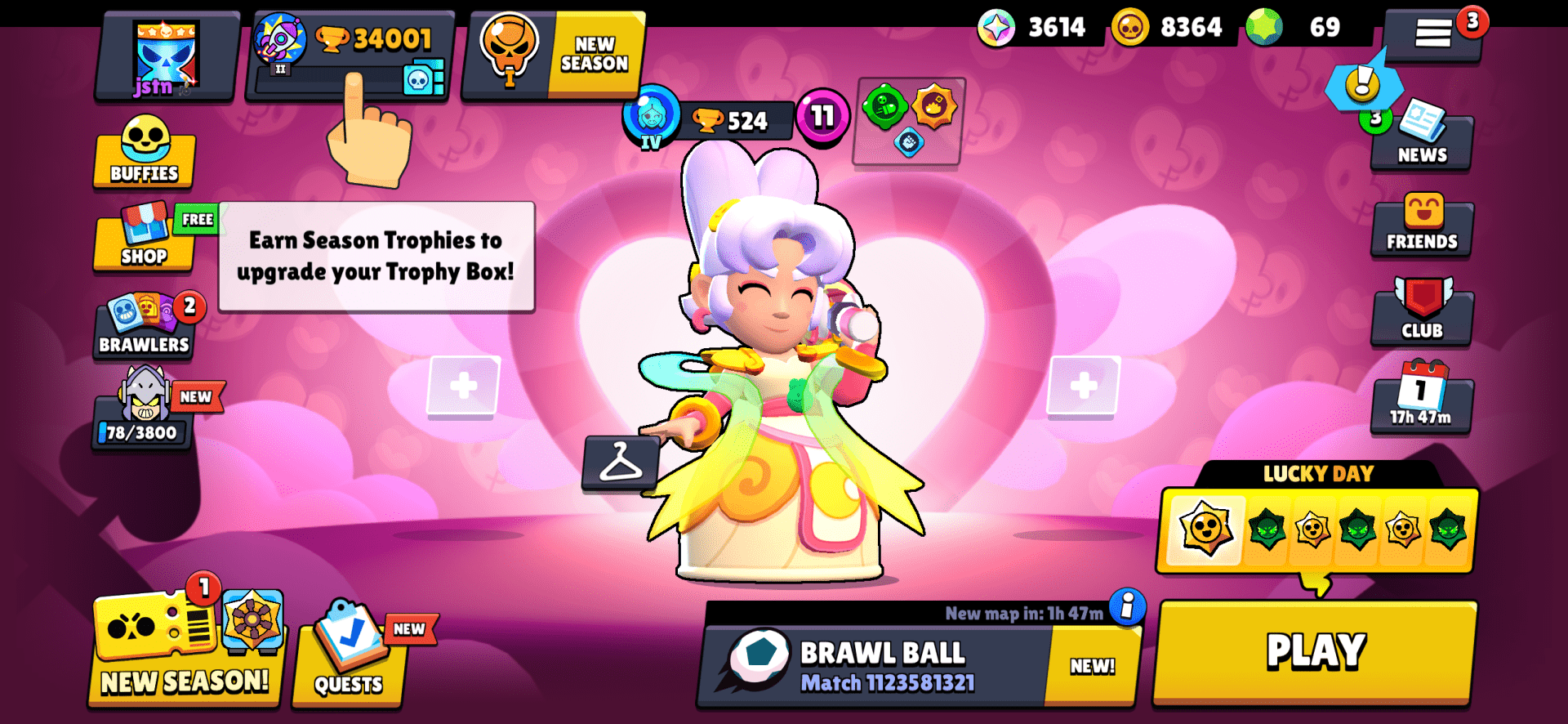This screenshot has height=724, width=1568.
Task: Toggle the right pin slot
Action: [1086, 386]
